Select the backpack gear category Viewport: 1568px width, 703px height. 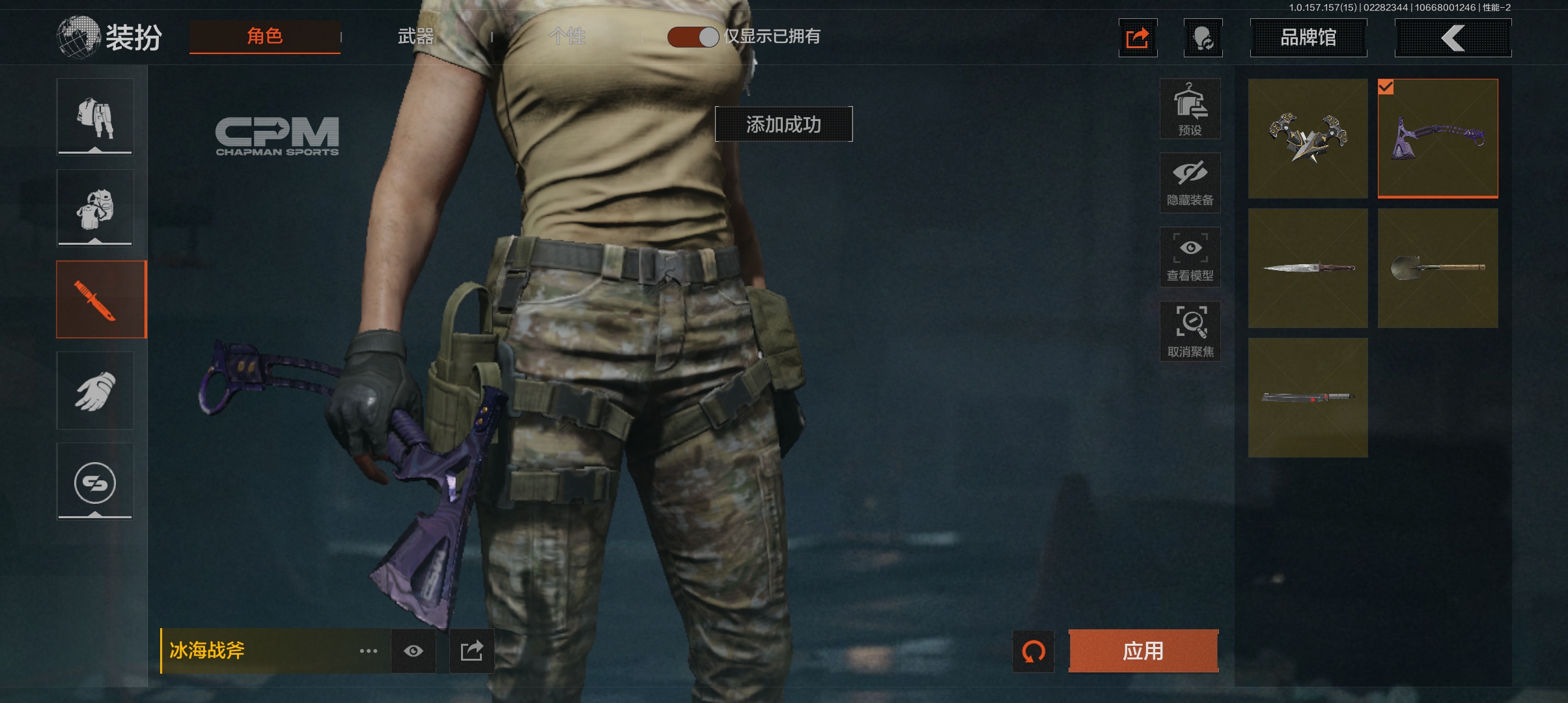(95, 208)
